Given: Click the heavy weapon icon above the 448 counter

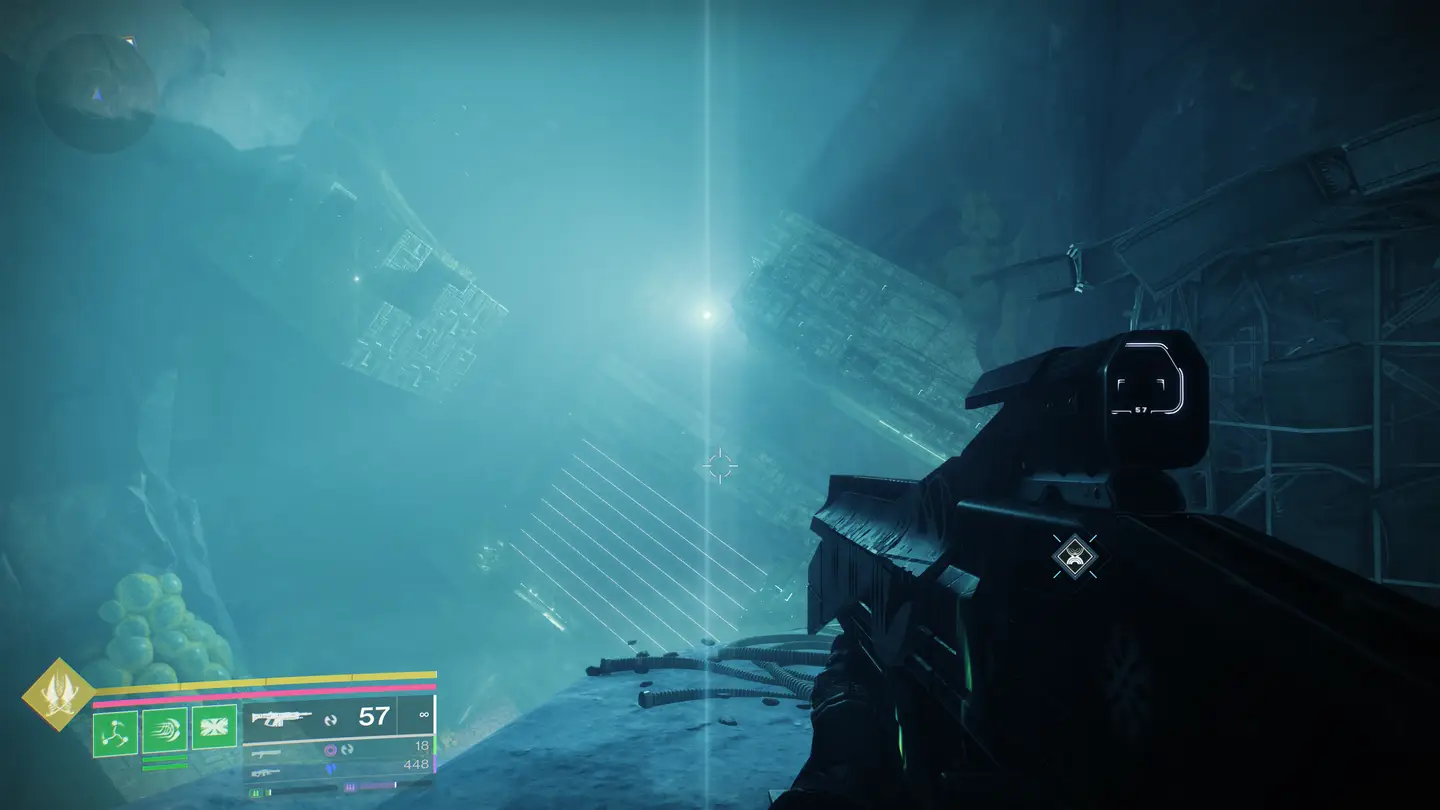Looking at the screenshot, I should tap(265, 771).
